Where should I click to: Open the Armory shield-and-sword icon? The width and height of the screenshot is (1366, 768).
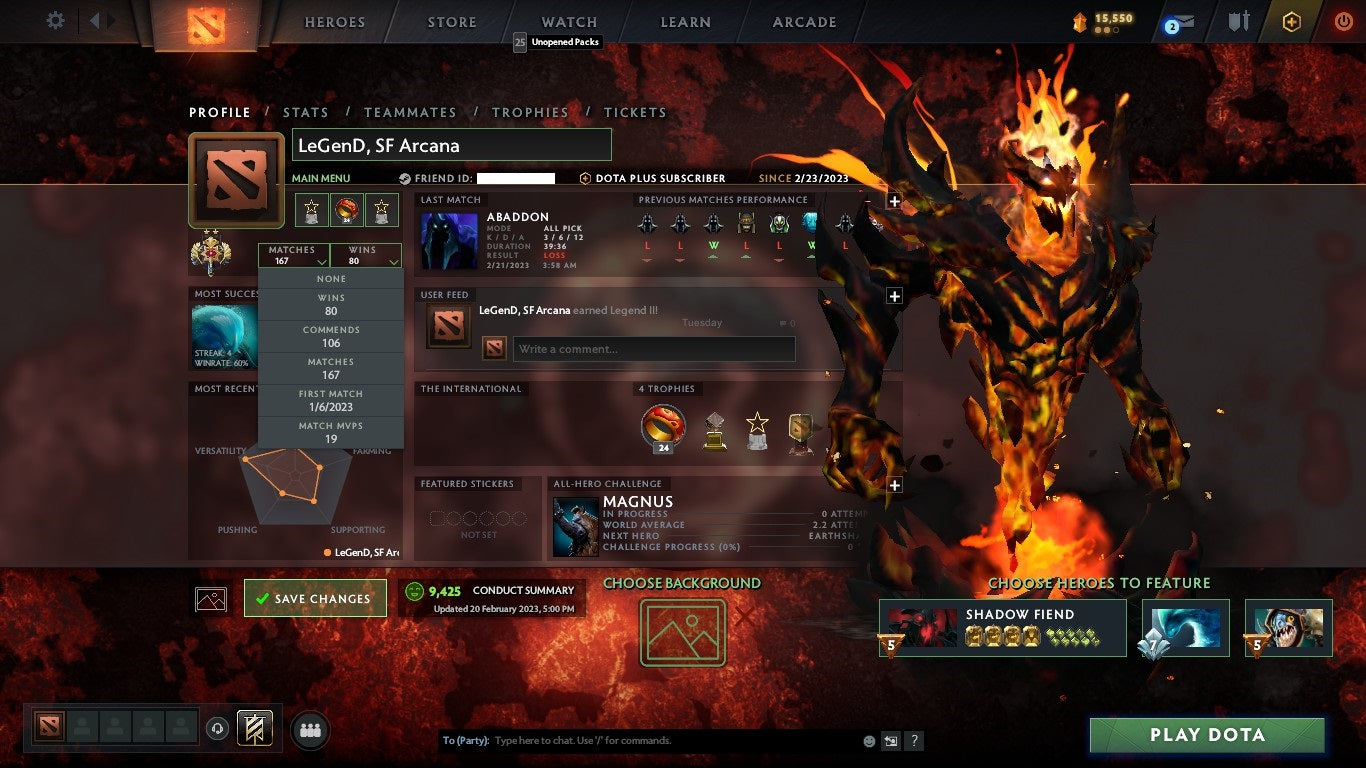(x=1240, y=21)
